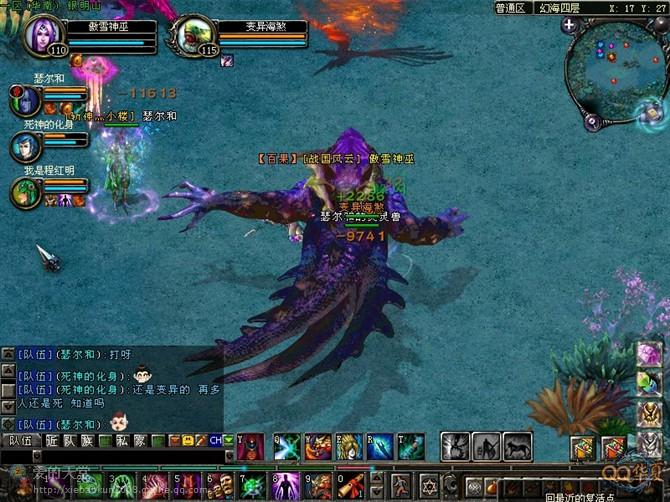Select party member 瑟尔和 portrait
670x502 pixels.
coord(27,99)
